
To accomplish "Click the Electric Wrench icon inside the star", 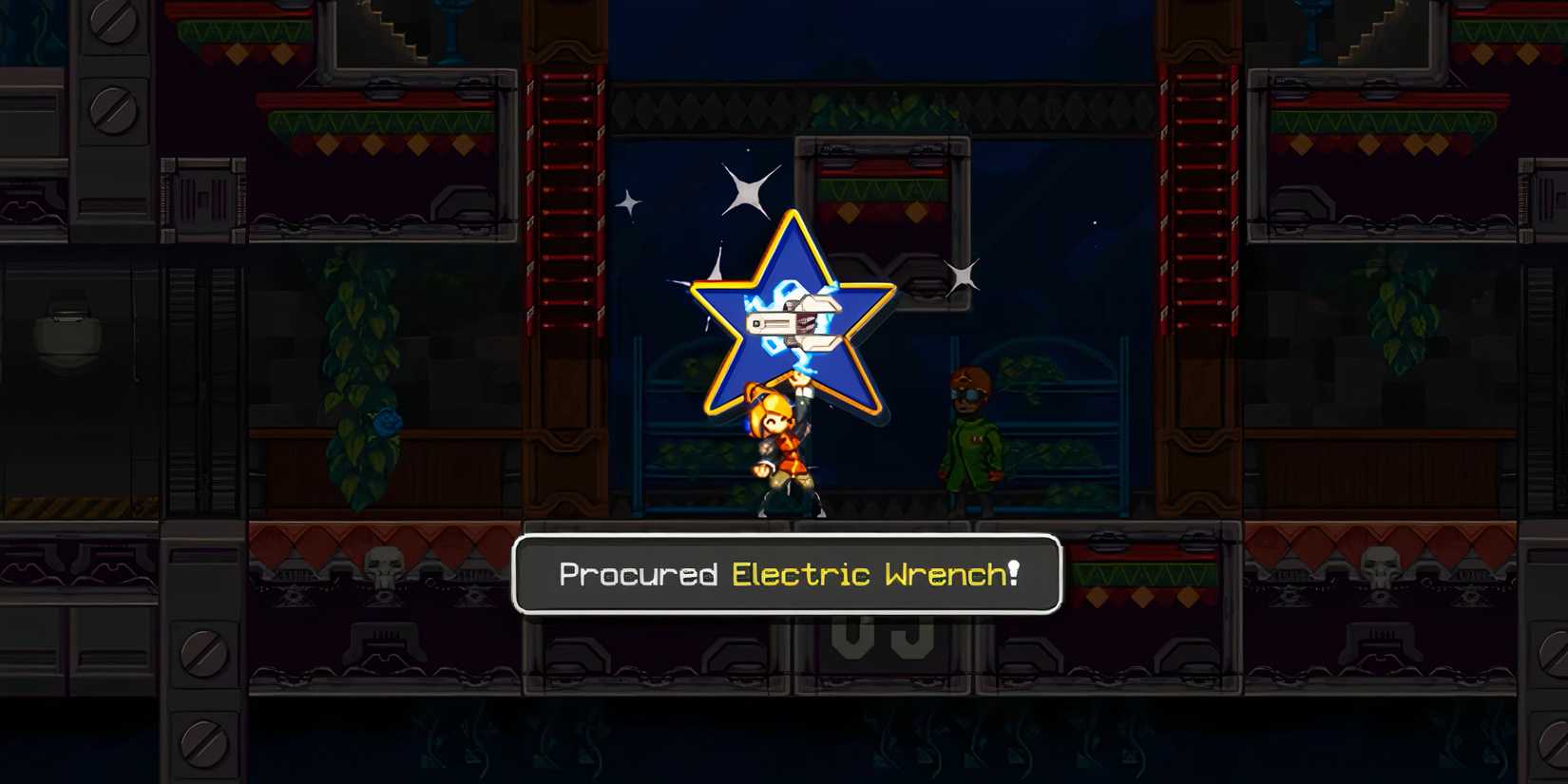I will (x=796, y=323).
